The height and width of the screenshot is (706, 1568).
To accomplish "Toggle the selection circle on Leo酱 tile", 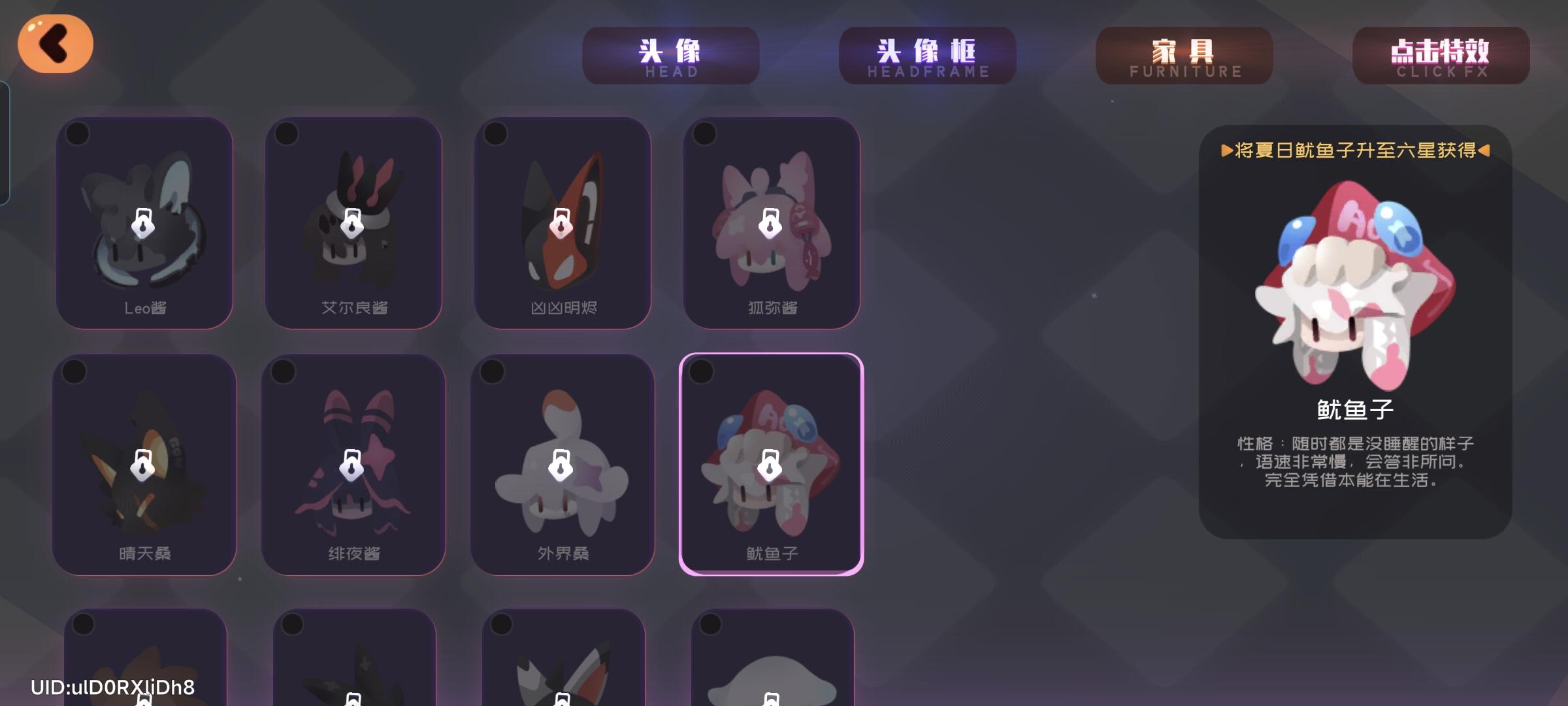I will [78, 132].
